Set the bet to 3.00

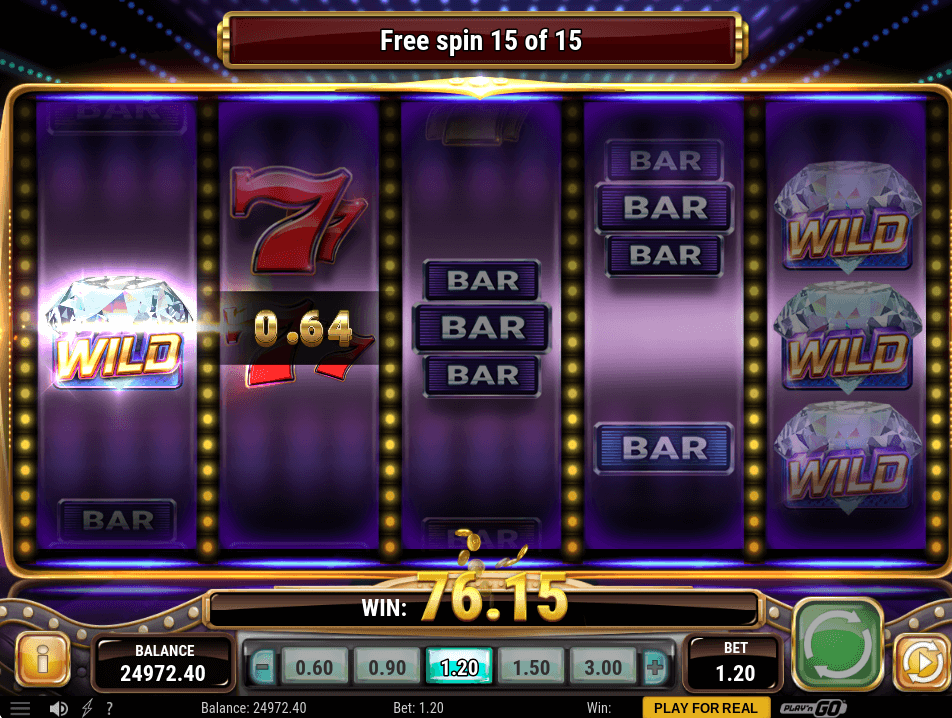pos(603,667)
